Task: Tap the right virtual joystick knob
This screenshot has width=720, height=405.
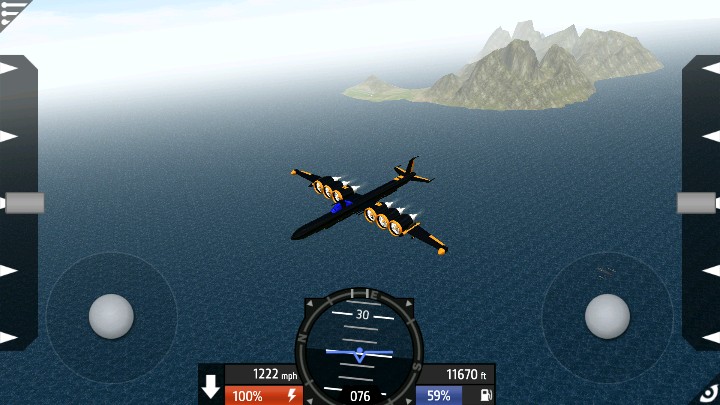Action: click(607, 316)
